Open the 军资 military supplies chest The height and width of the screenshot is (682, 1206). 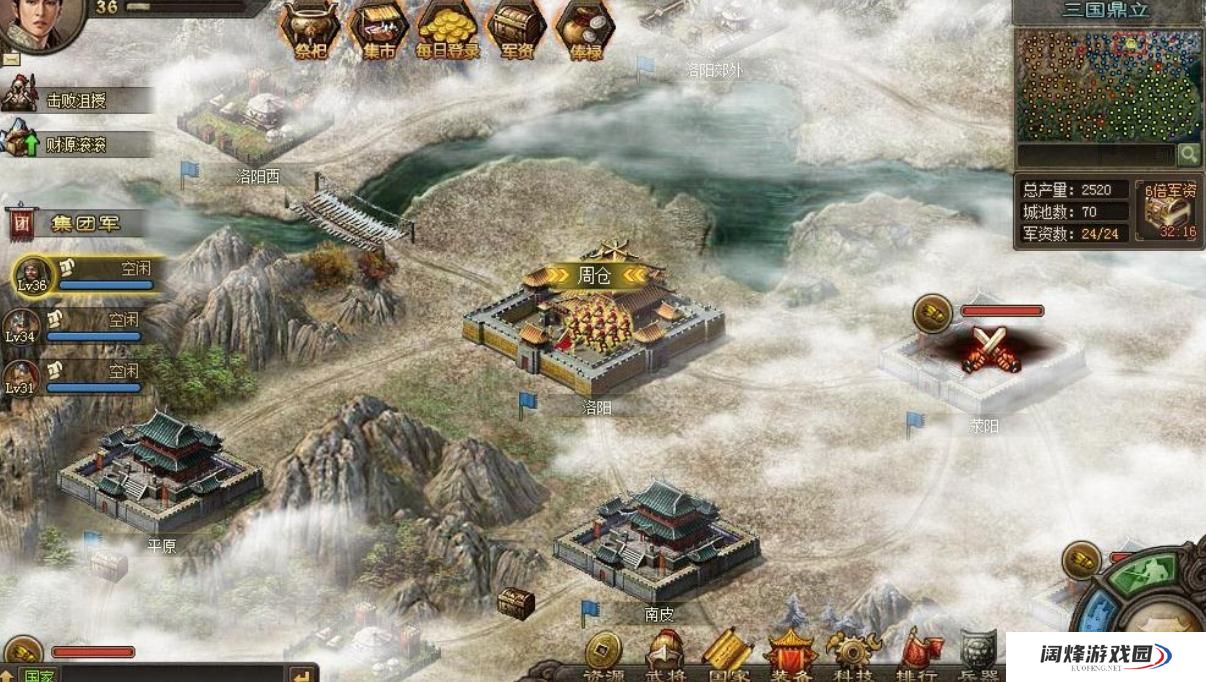pos(516,30)
